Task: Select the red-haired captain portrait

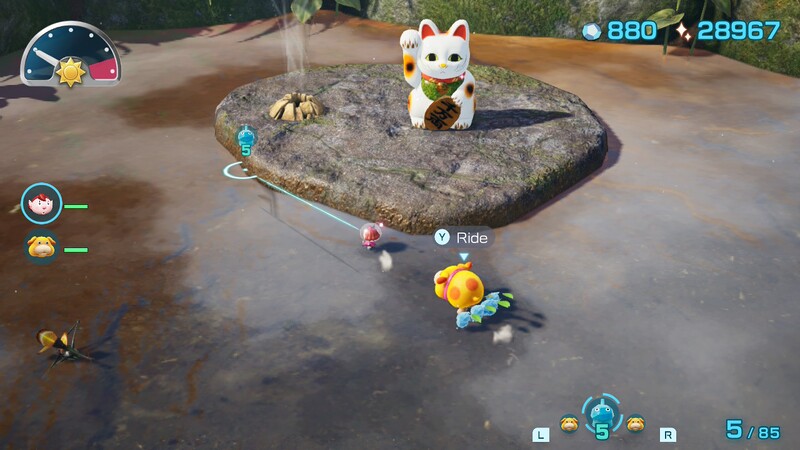Action: (42, 205)
